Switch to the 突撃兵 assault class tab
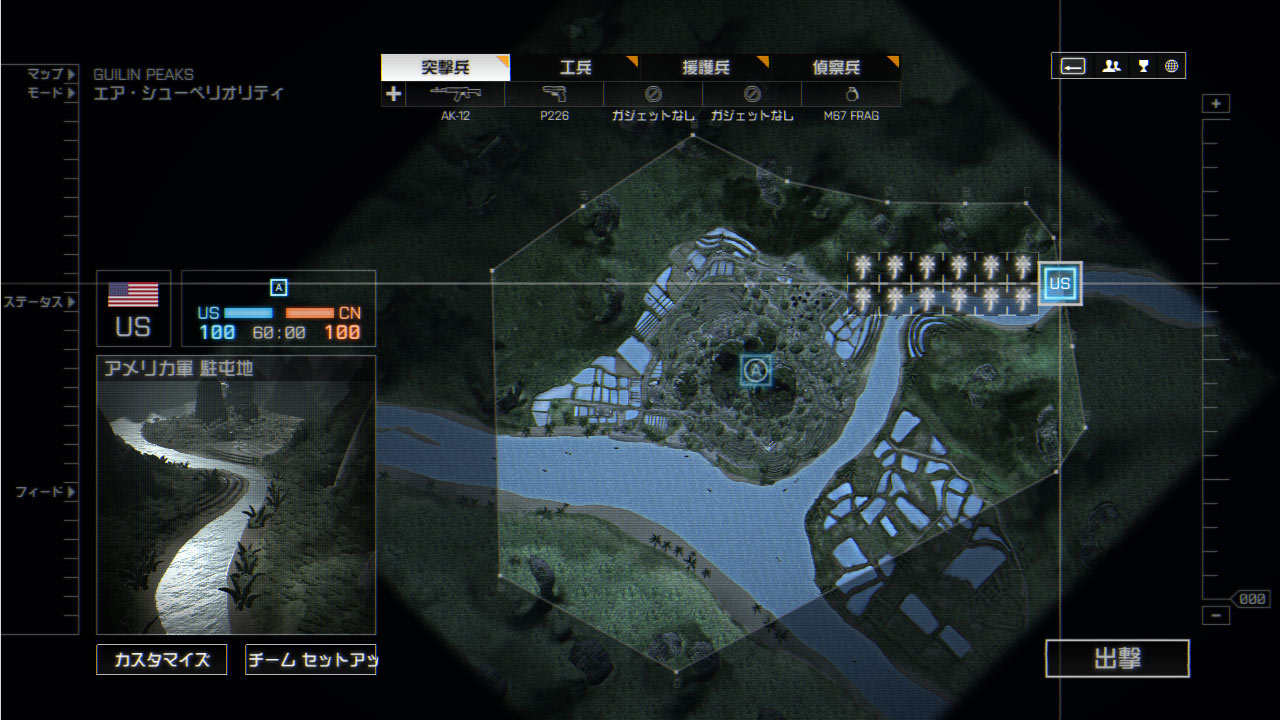 point(445,68)
